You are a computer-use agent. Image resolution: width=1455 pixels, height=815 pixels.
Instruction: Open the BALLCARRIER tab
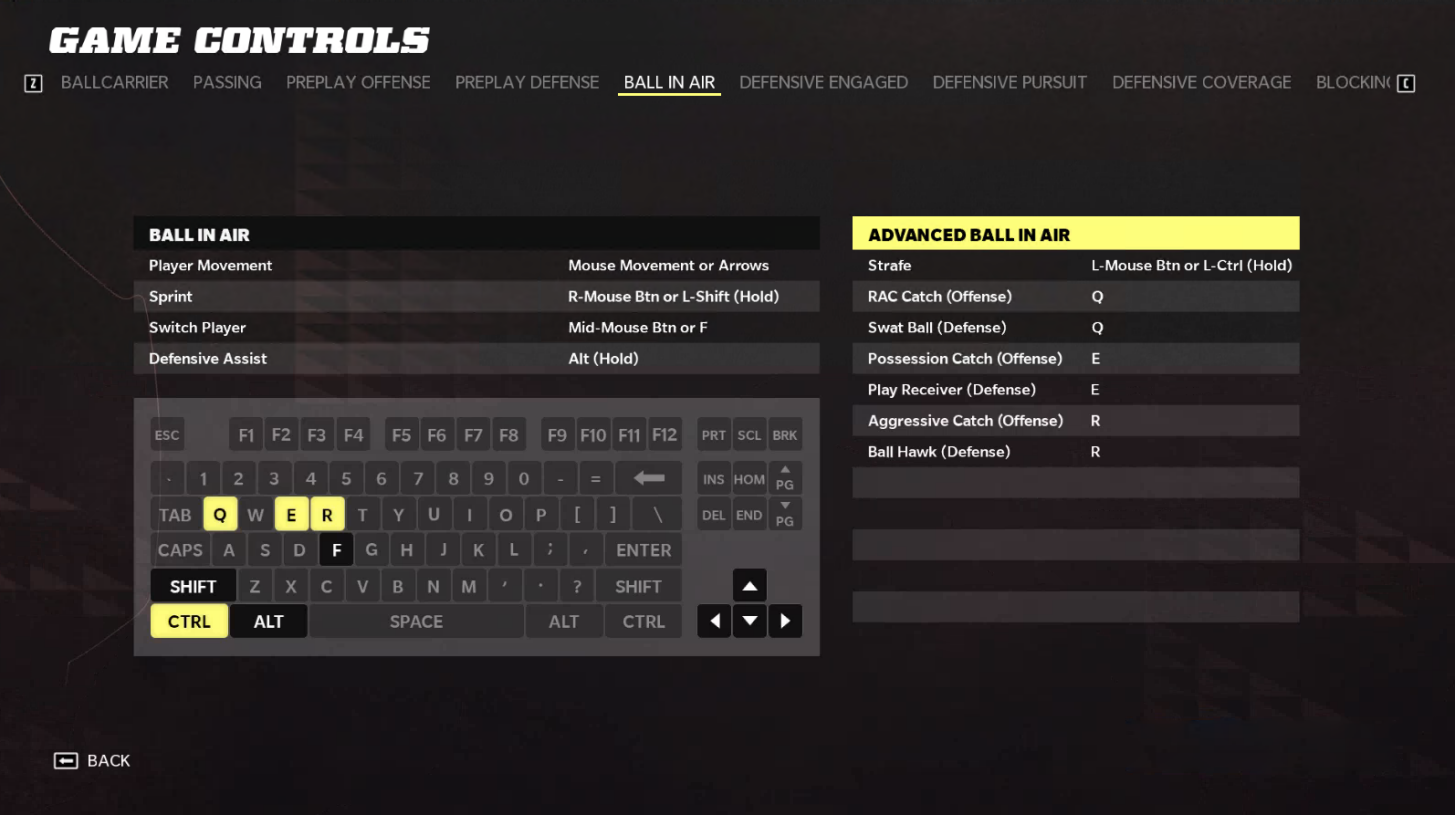pyautogui.click(x=114, y=82)
